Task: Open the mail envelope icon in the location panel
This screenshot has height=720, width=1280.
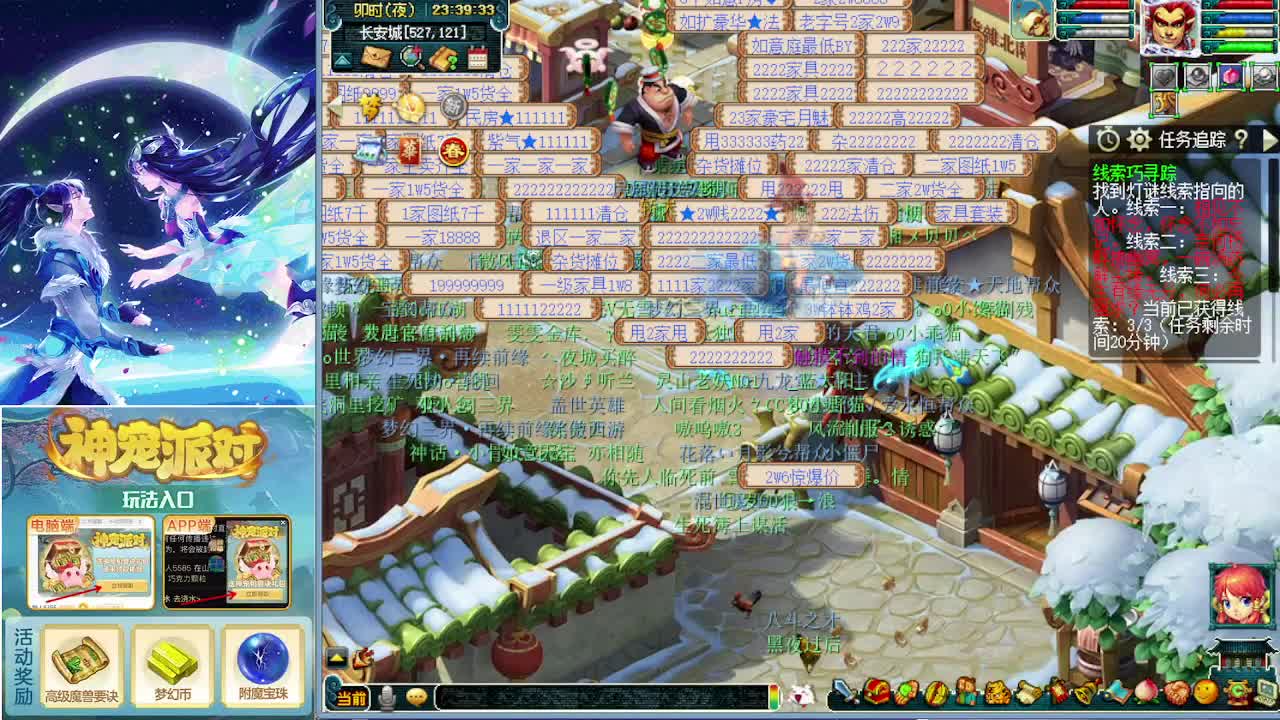Action: tap(376, 58)
